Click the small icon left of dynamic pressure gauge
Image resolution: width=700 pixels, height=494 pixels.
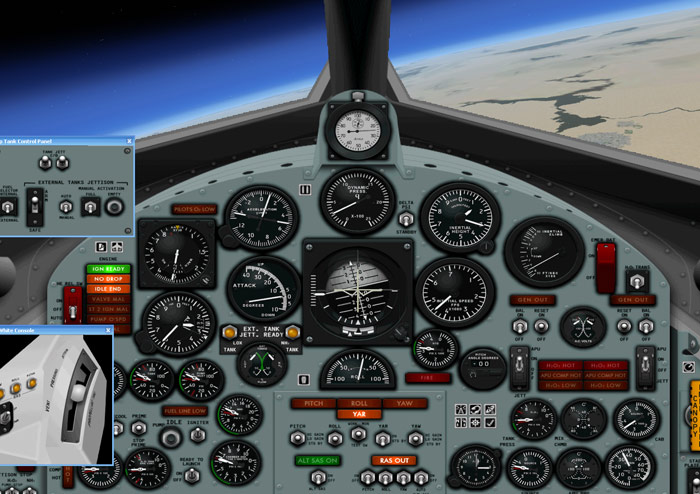(305, 188)
